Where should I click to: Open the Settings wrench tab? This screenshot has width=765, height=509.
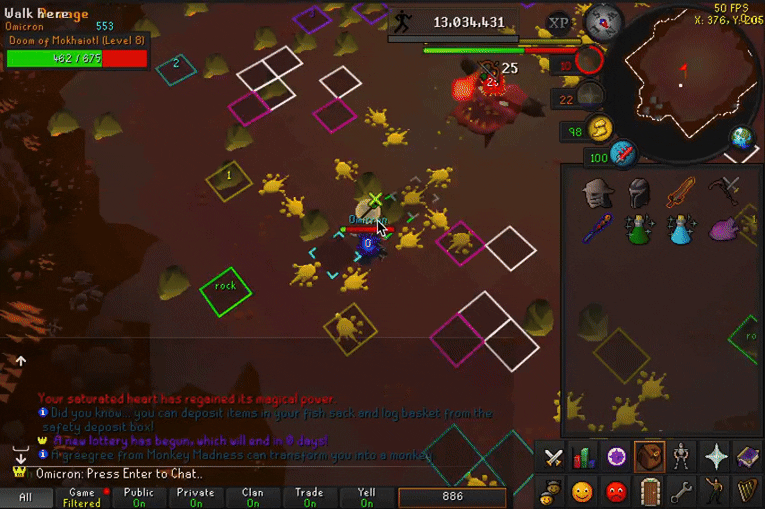point(683,491)
